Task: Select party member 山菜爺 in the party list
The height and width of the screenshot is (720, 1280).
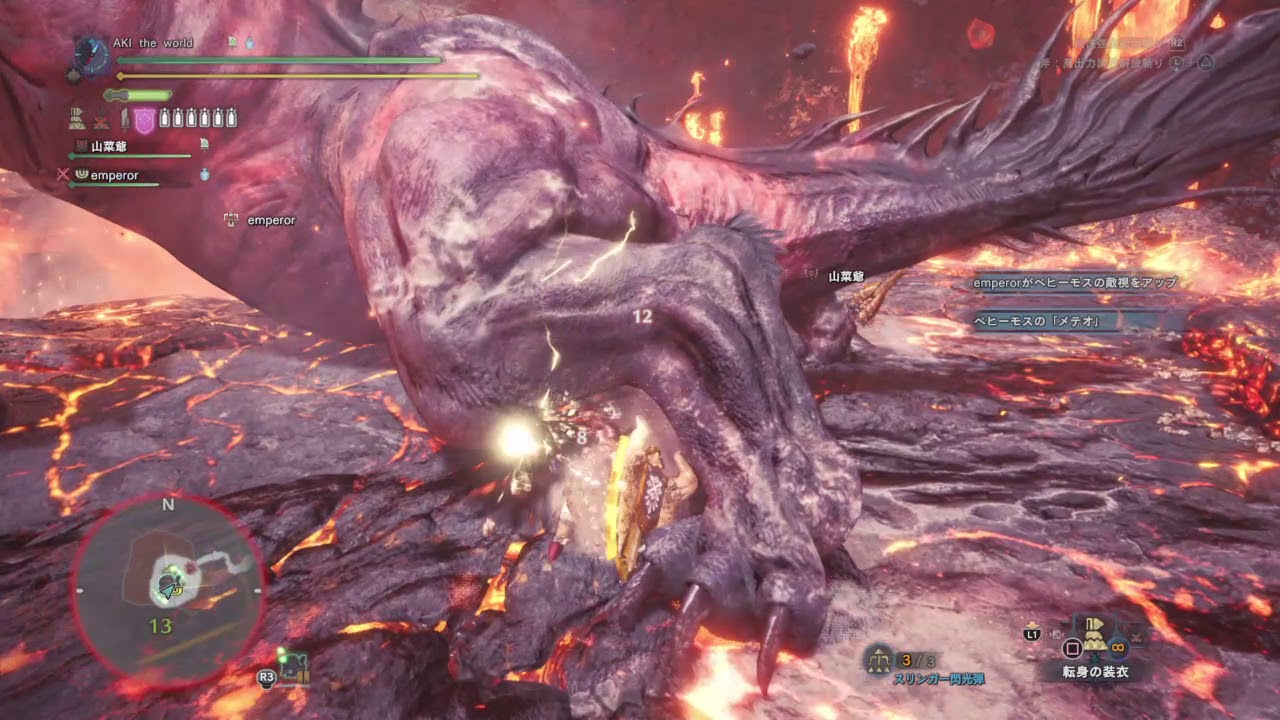Action: [x=102, y=146]
